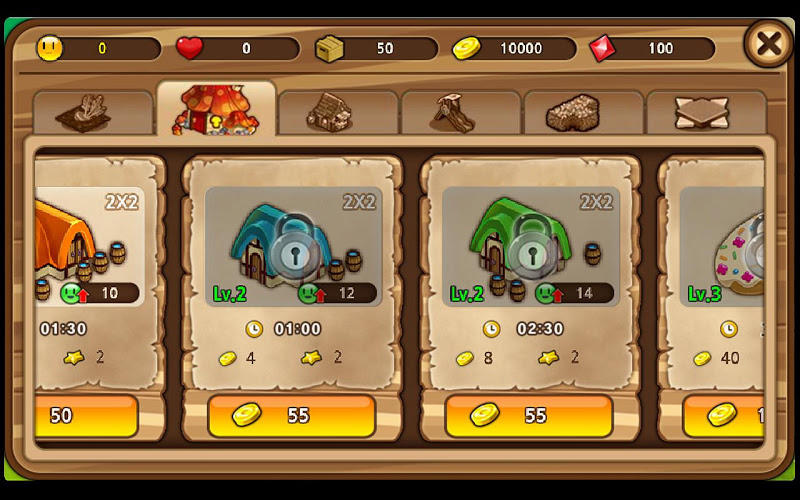Pick the orange-roof house picture

(88, 246)
